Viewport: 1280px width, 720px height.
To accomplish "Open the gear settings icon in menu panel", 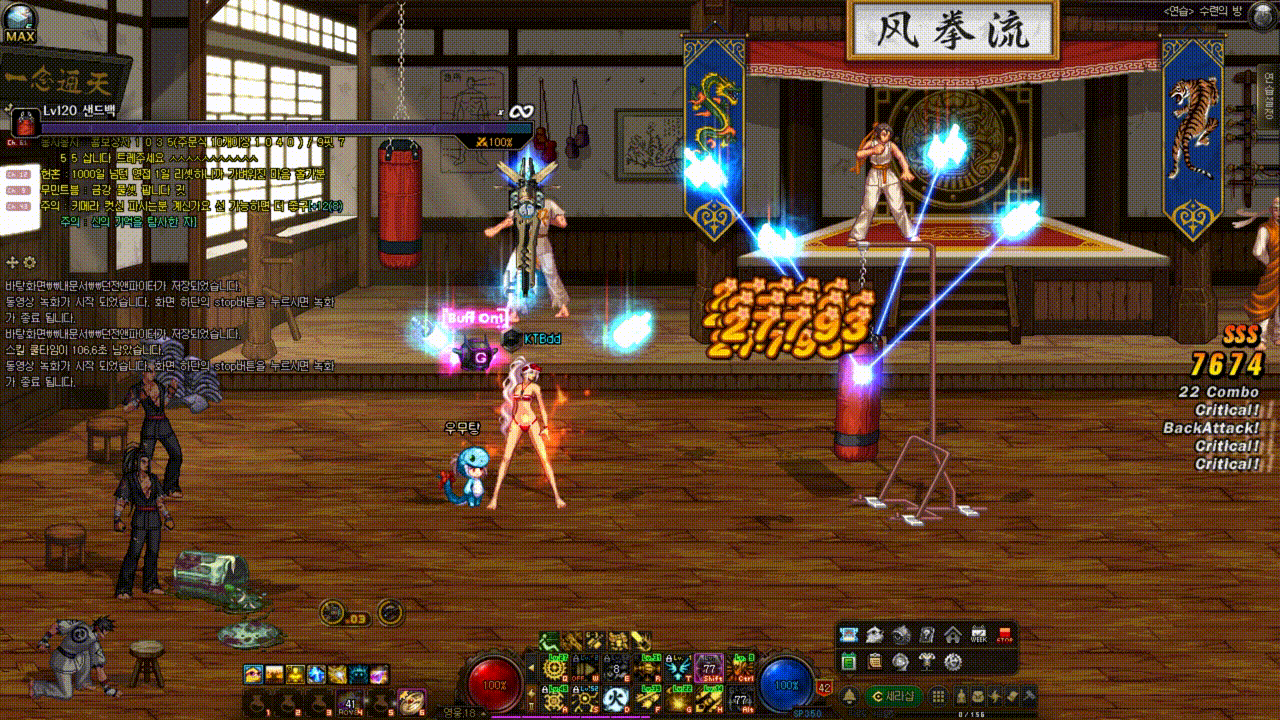I will [953, 661].
